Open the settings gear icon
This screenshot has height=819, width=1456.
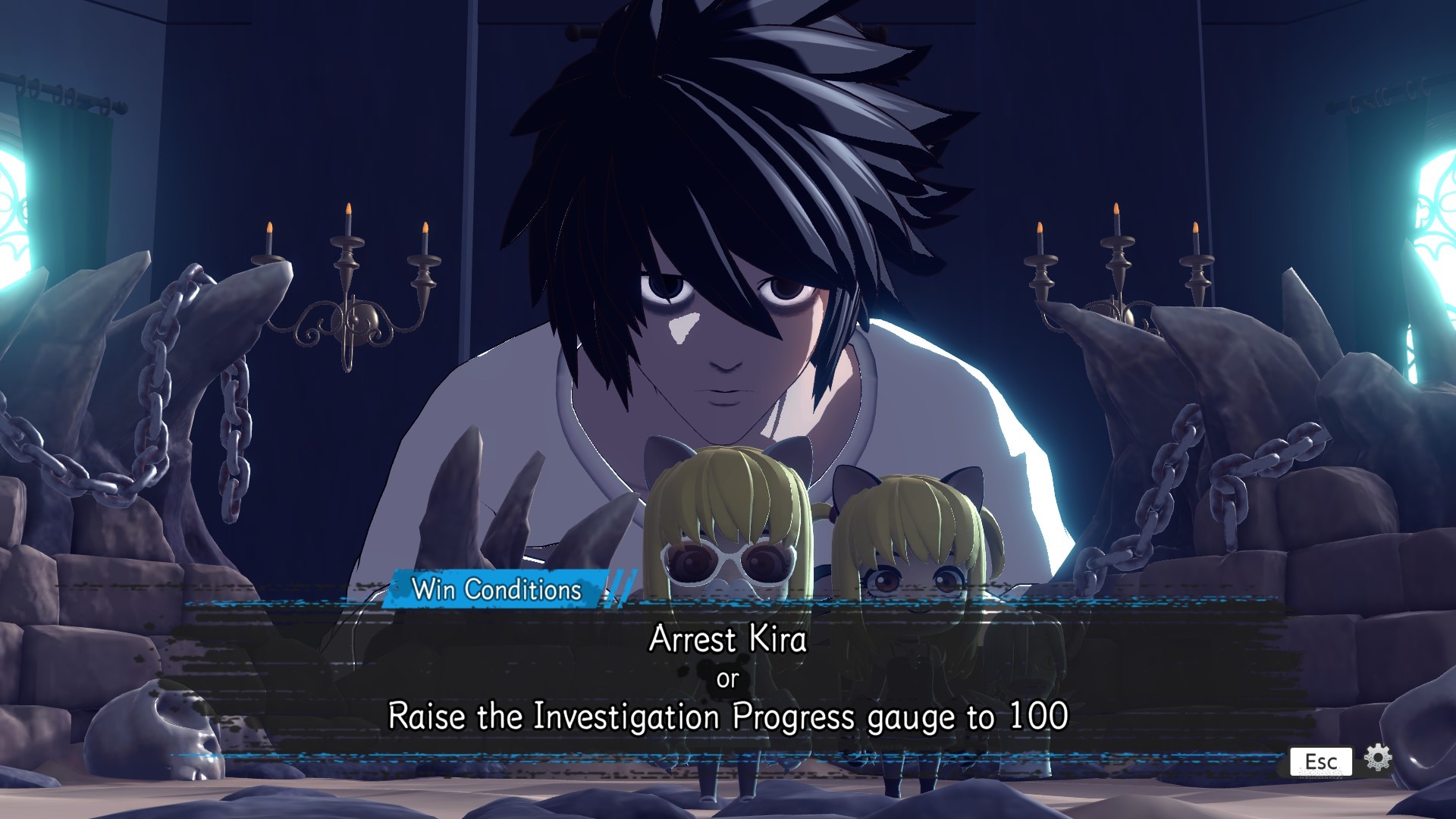[x=1378, y=758]
